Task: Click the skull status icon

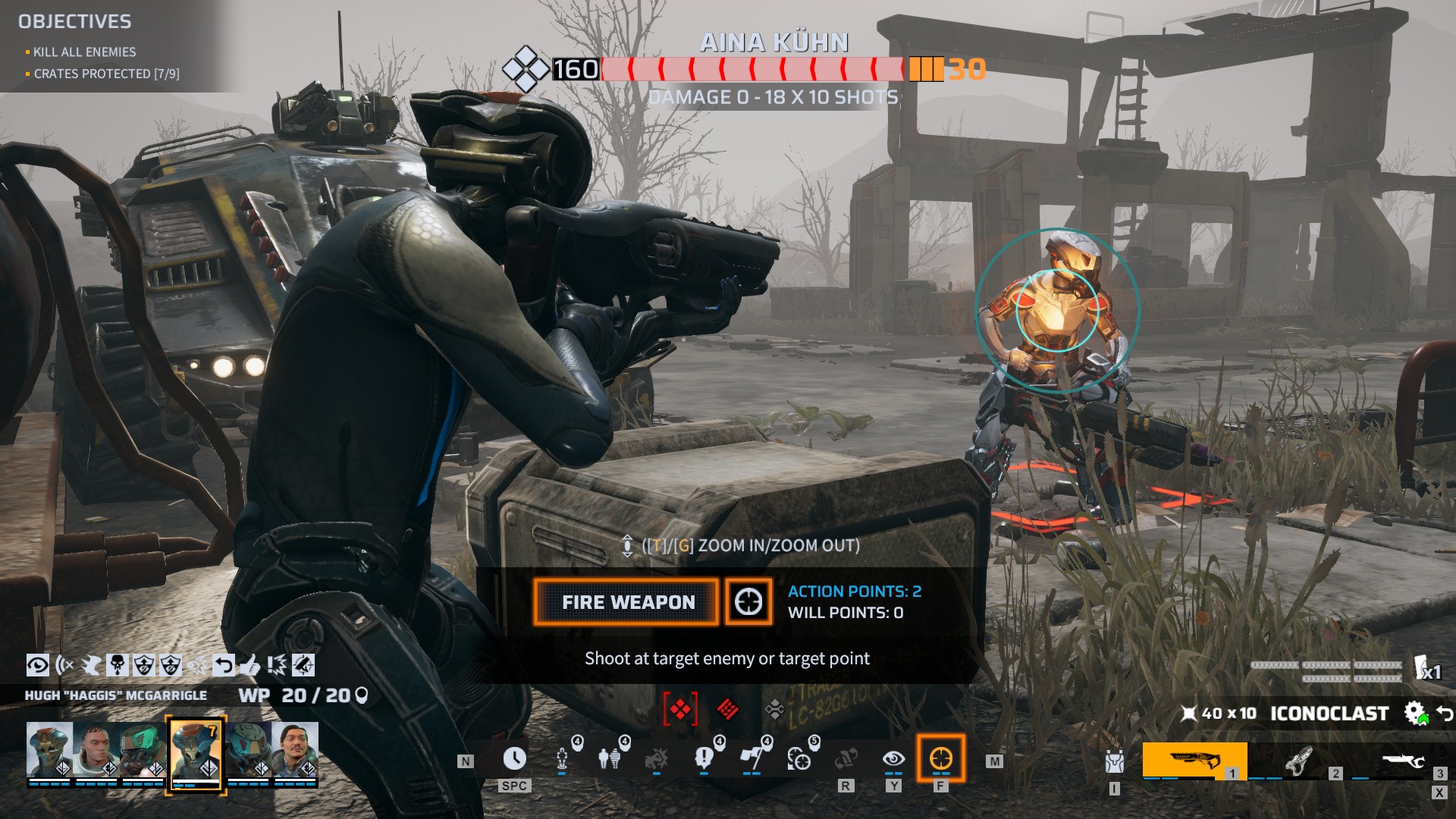Action: 118,665
